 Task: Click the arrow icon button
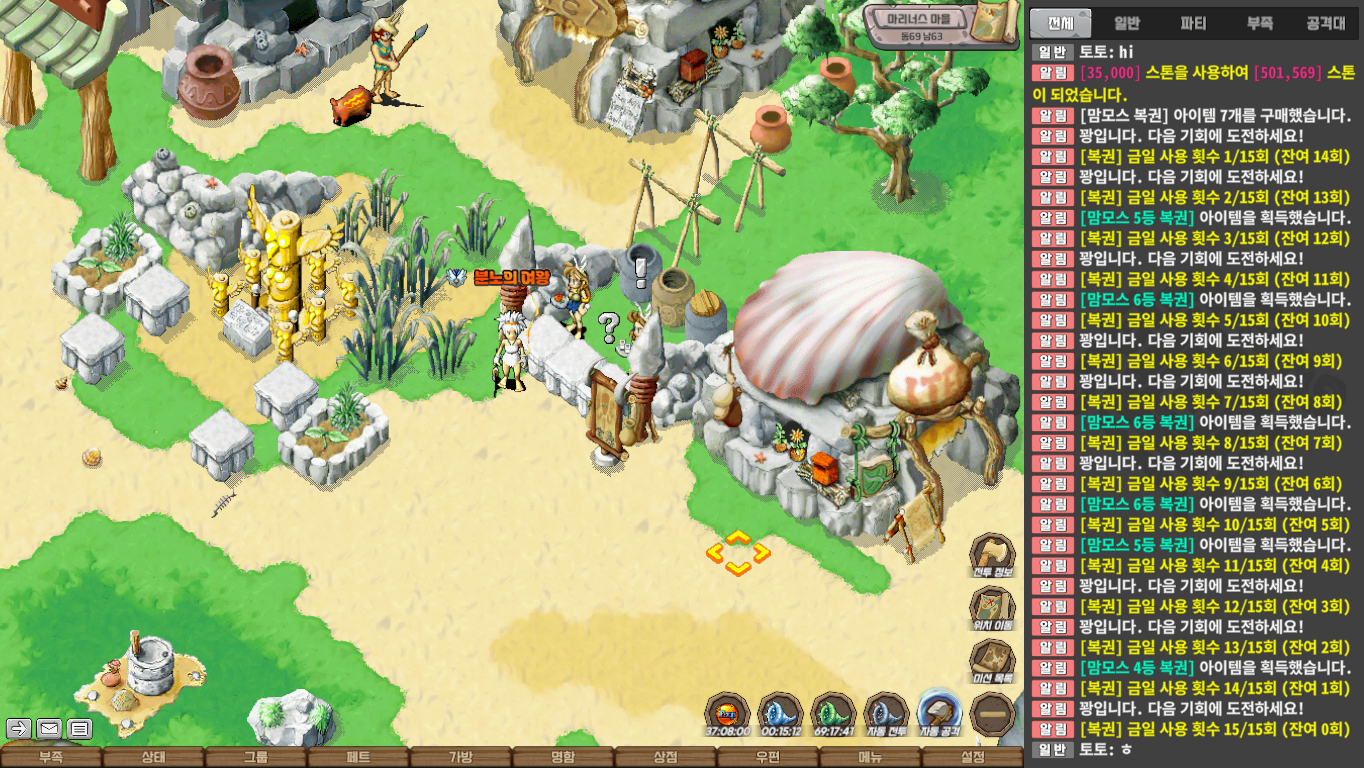click(18, 728)
